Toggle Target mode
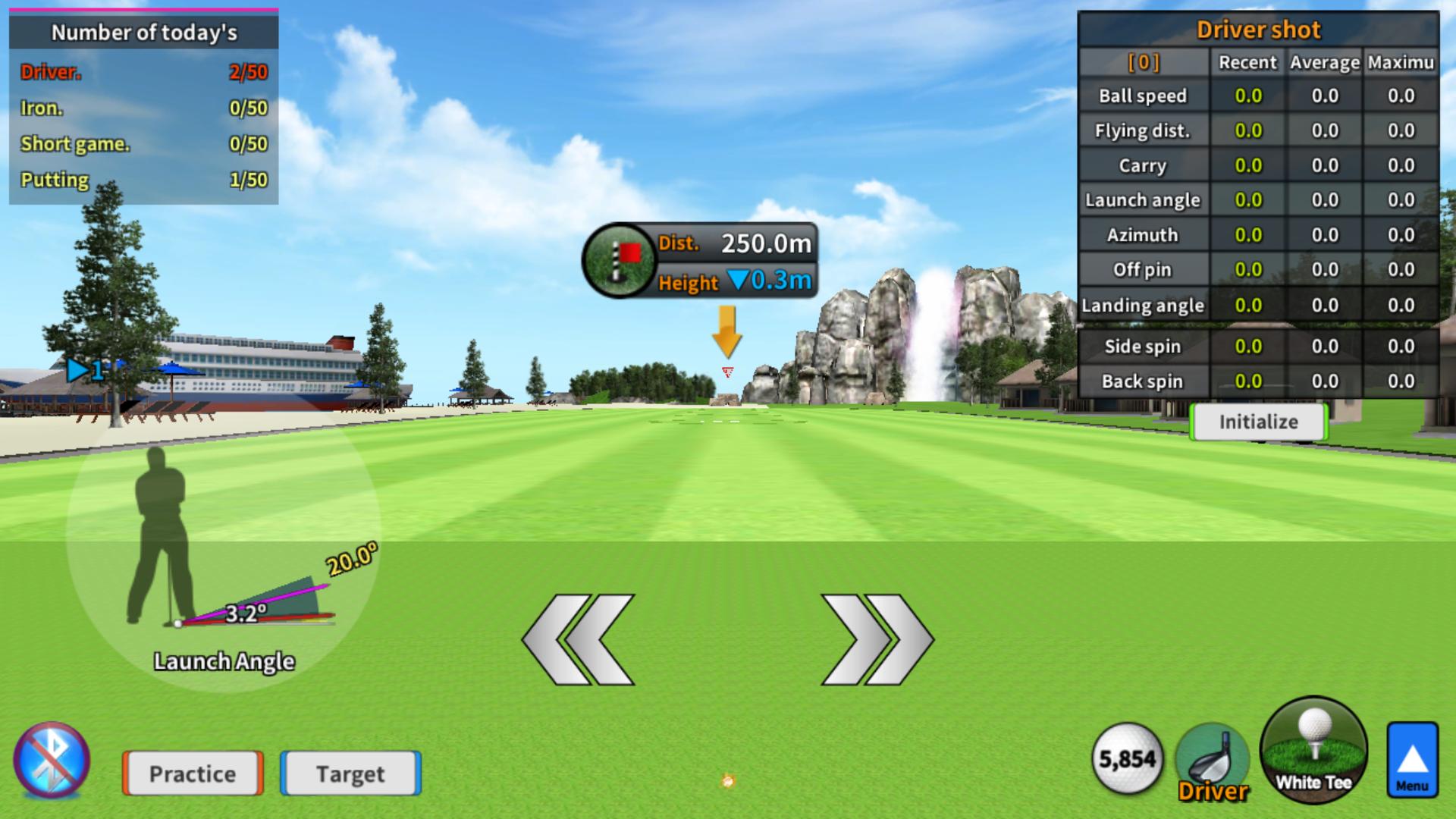Screen dimensions: 1456x819 pyautogui.click(x=350, y=774)
